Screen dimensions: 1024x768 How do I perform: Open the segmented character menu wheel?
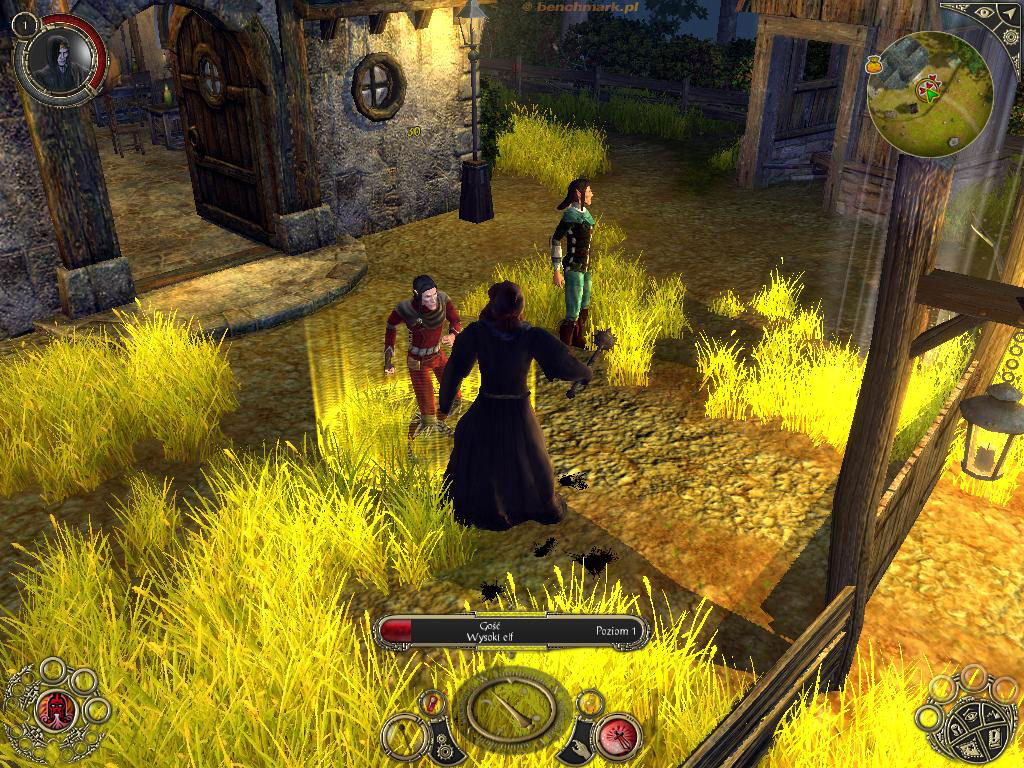pyautogui.click(x=976, y=722)
